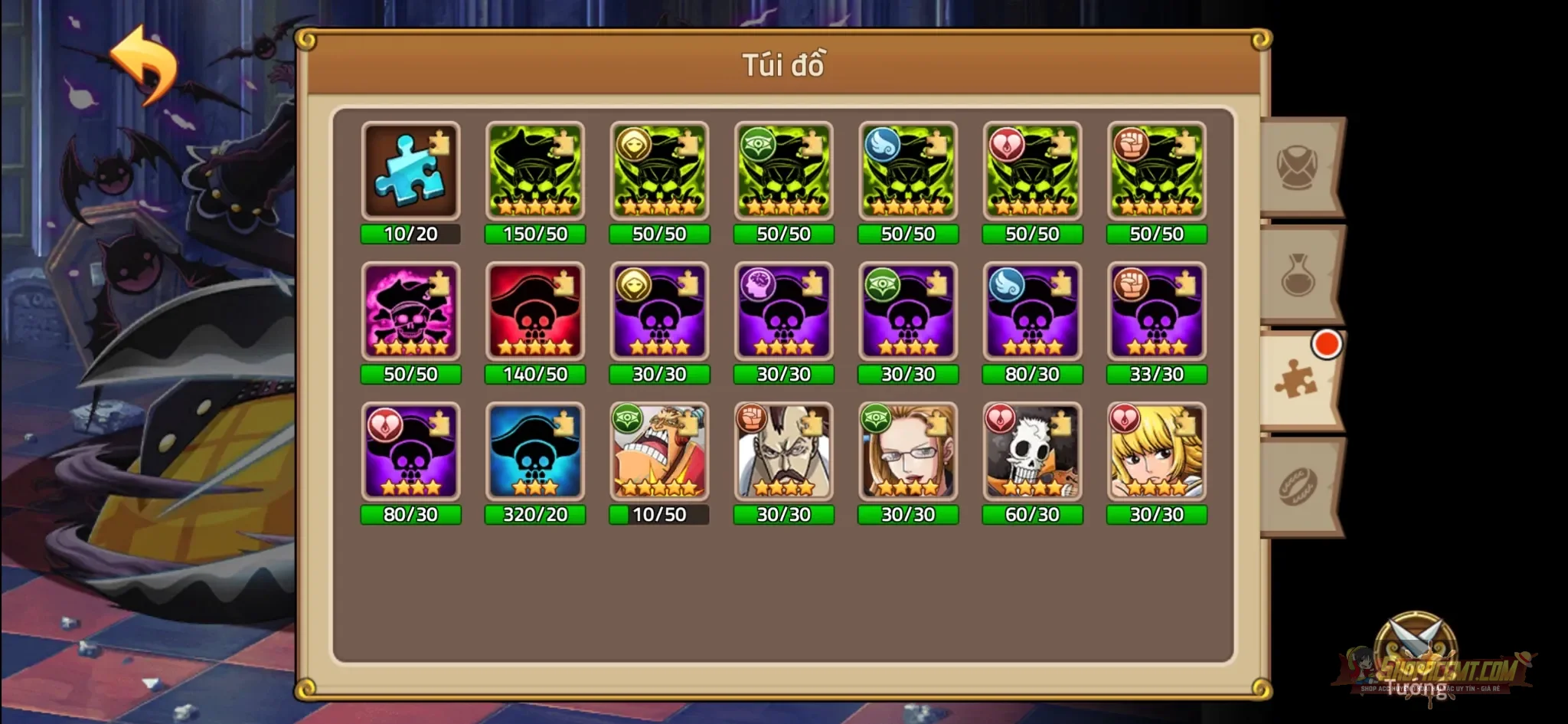Select the blue puzzle piece showing 10/20
The height and width of the screenshot is (724, 1568).
point(411,170)
